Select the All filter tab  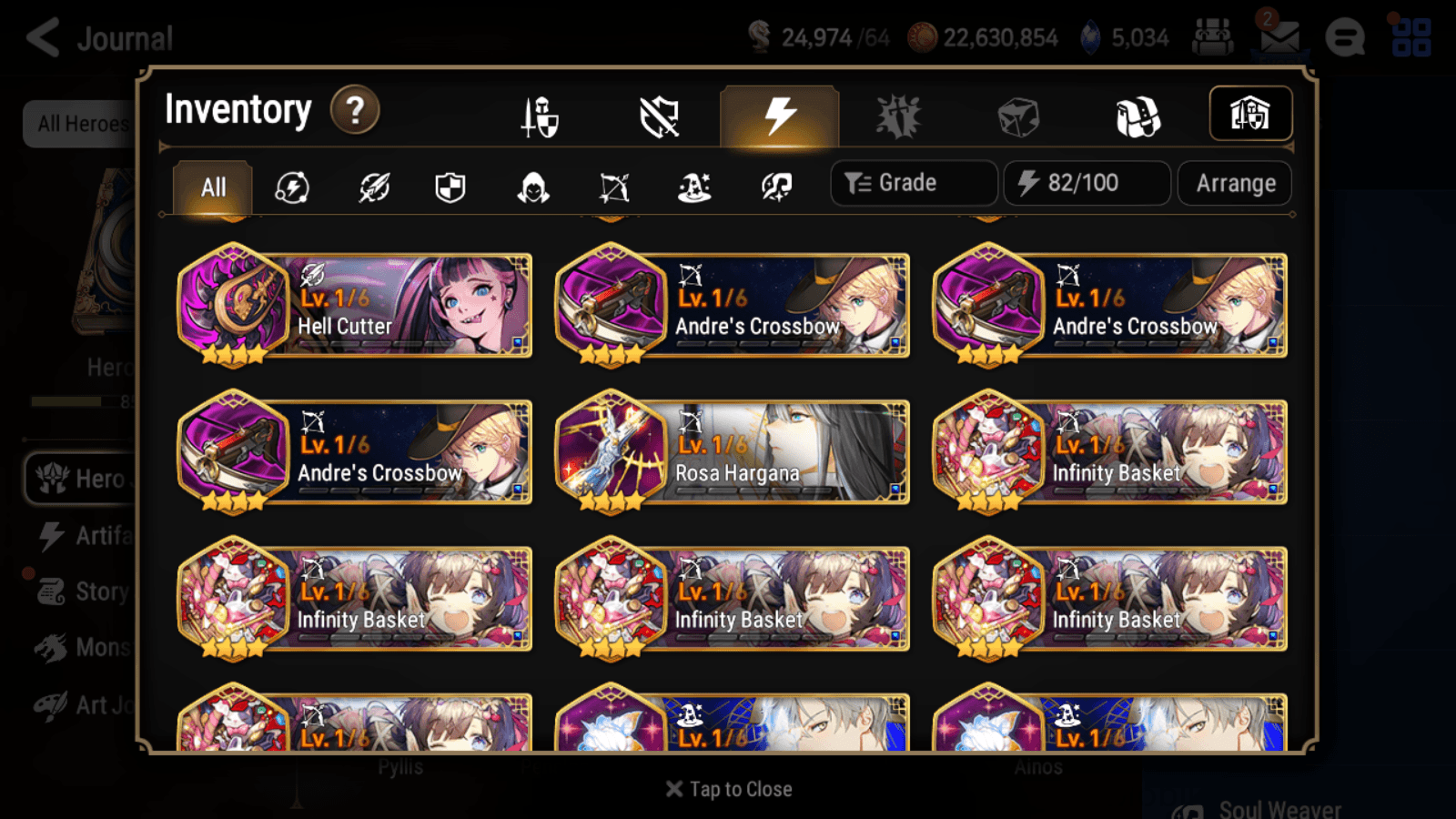(x=211, y=187)
